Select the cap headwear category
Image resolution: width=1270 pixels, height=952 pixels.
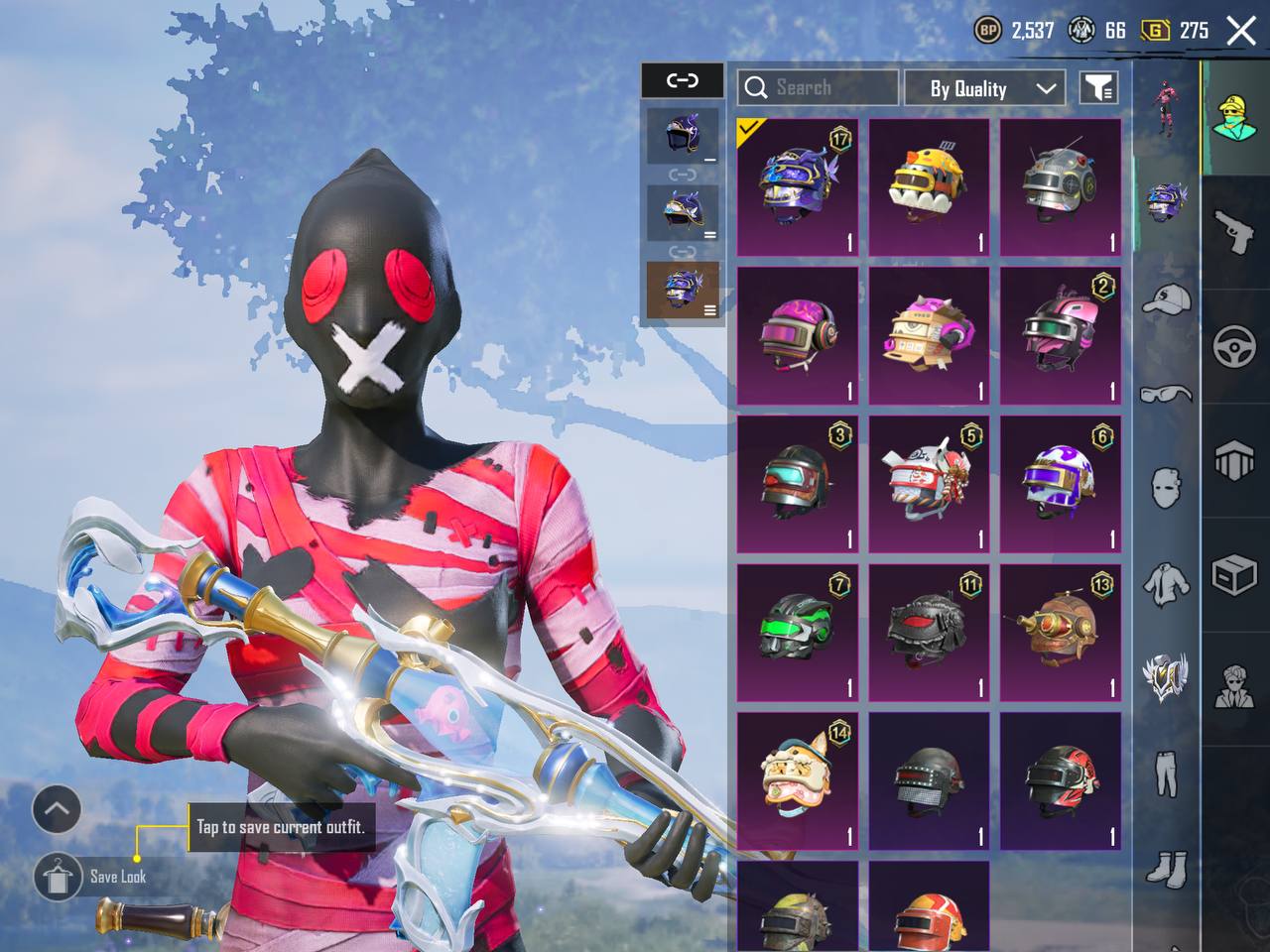(1166, 298)
